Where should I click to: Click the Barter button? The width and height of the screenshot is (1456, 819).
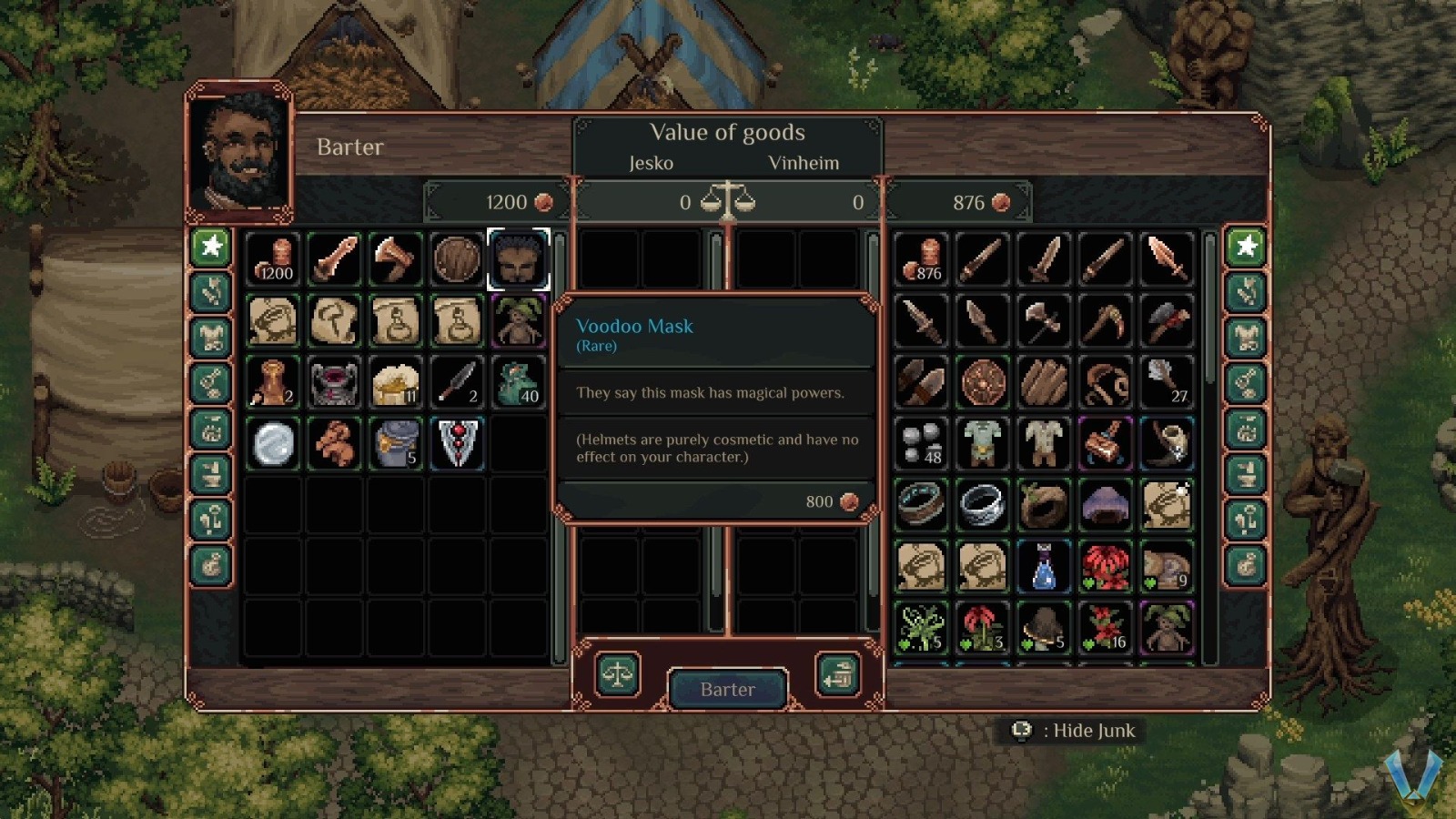[x=727, y=689]
